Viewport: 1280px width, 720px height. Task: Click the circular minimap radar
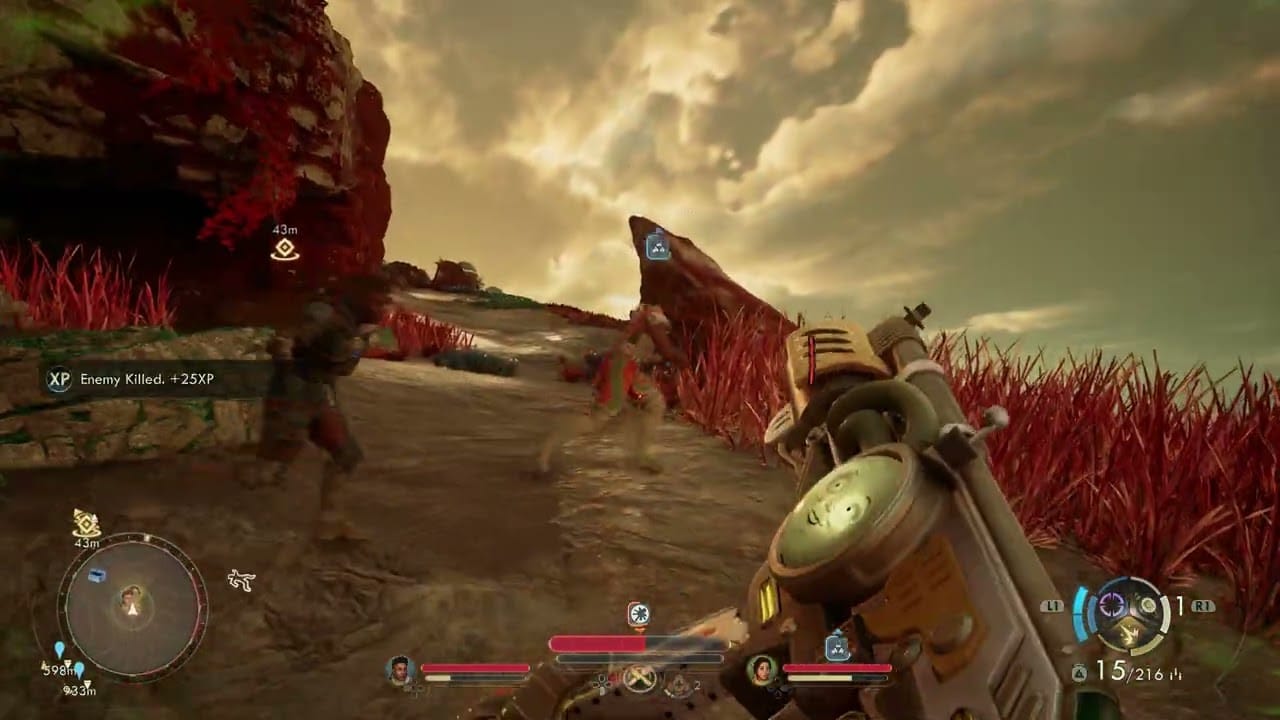coord(131,607)
